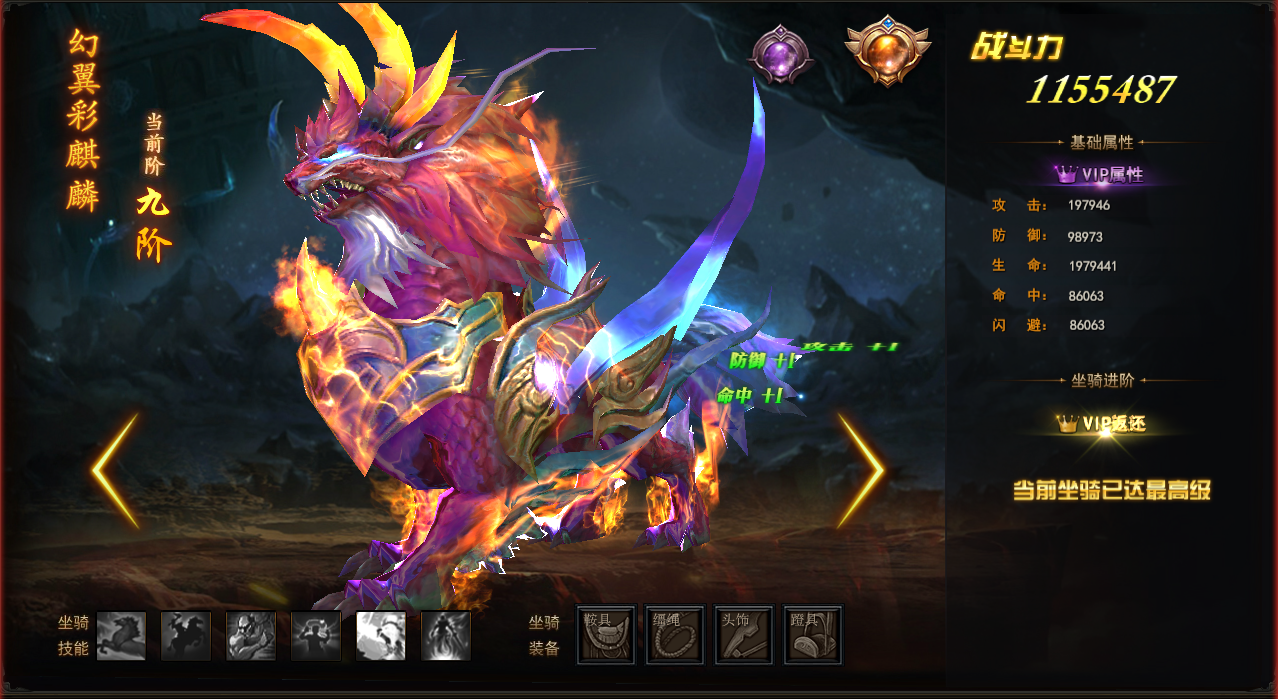Select the galloping horse mount skill

tap(121, 636)
